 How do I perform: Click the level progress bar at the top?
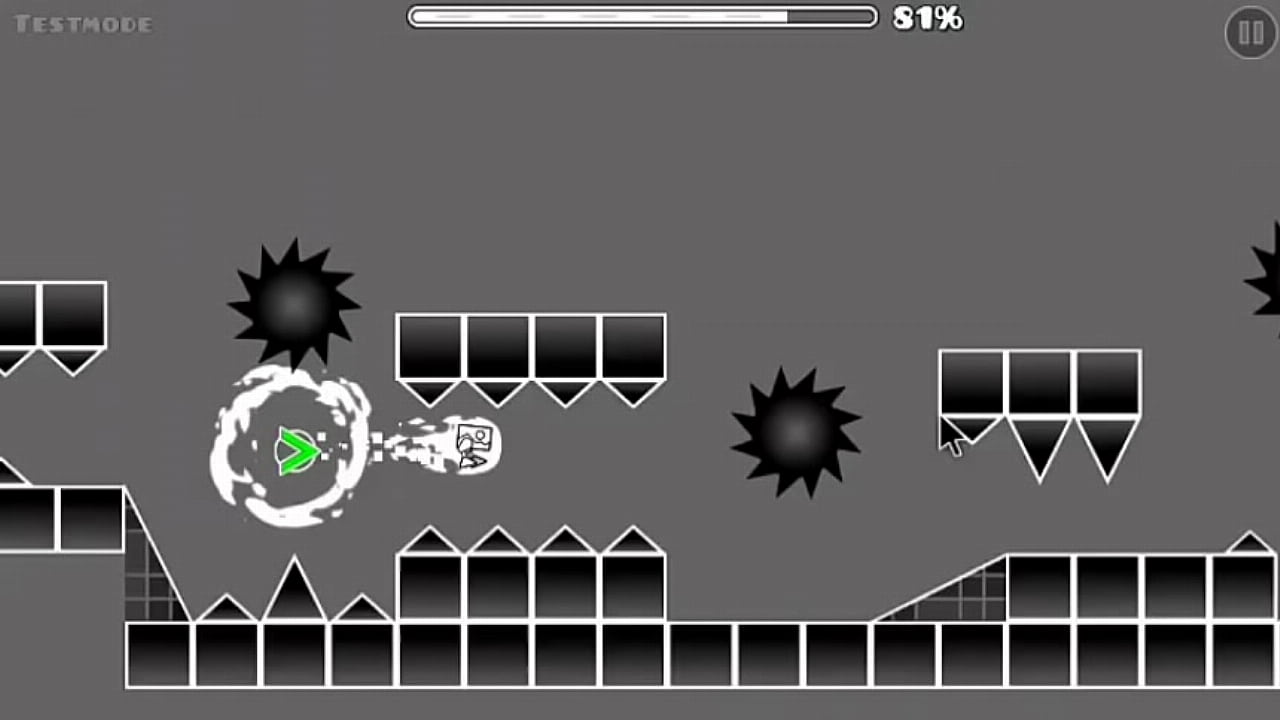click(x=640, y=17)
